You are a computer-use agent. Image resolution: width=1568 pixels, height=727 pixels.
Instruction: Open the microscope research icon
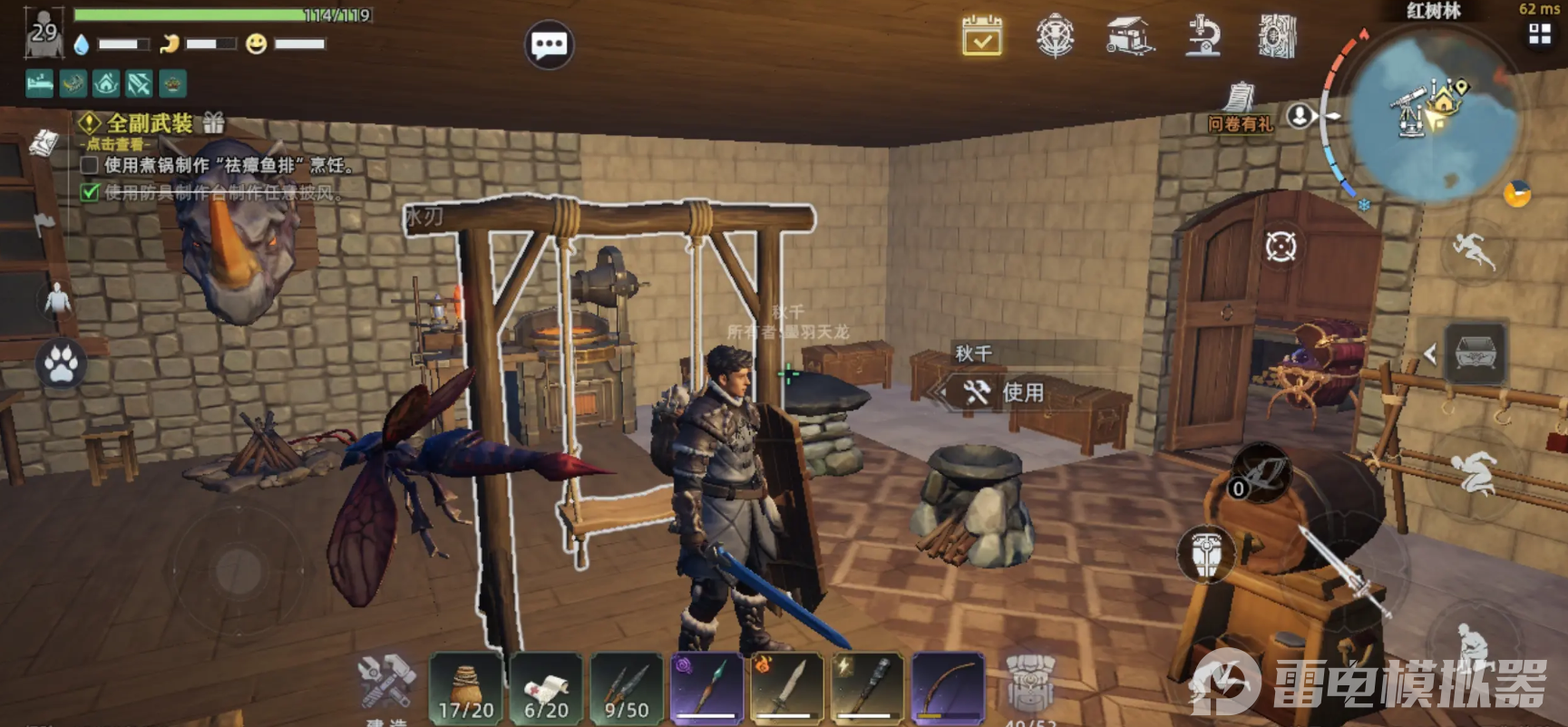[1204, 37]
